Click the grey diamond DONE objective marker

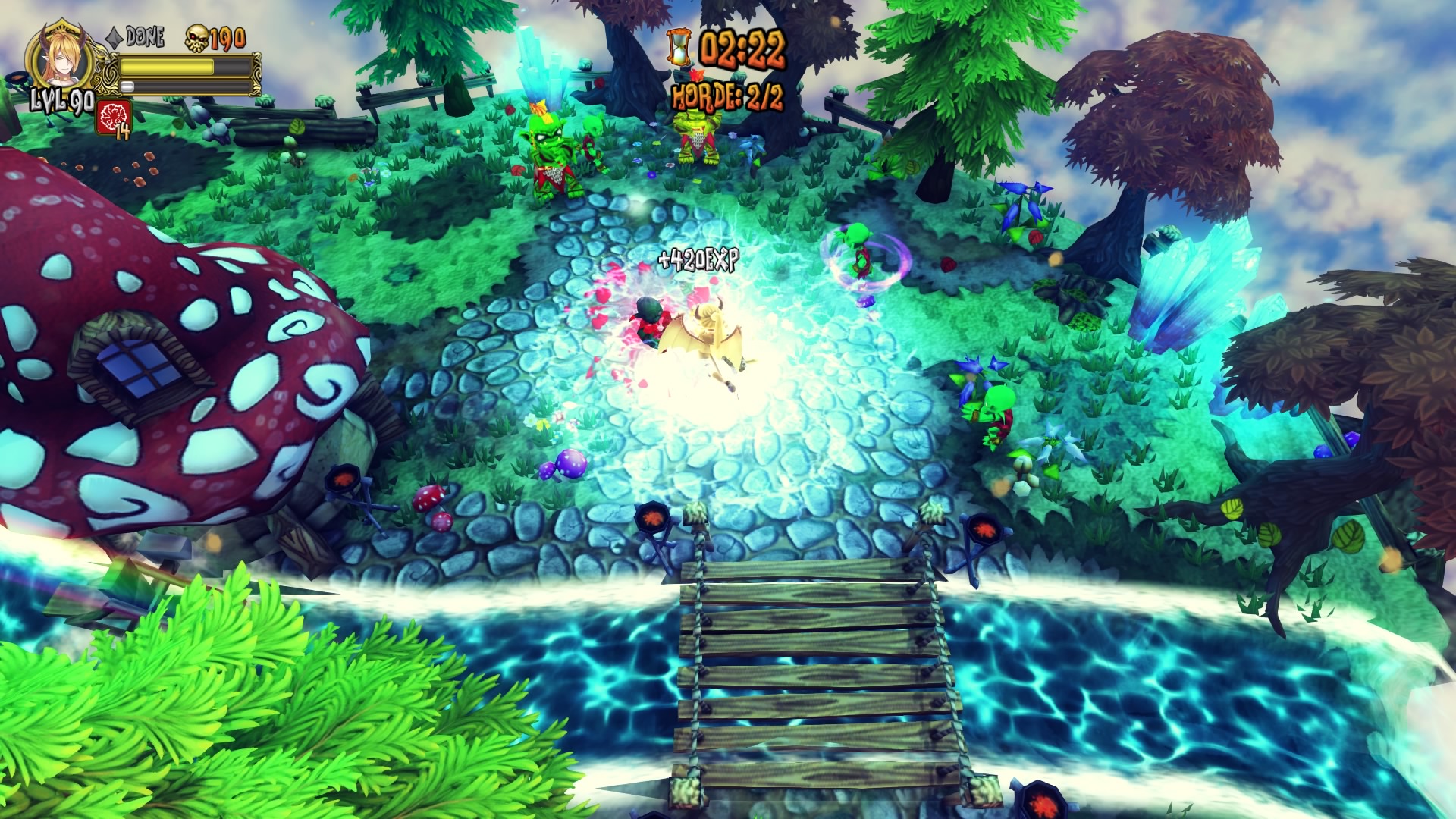(x=114, y=36)
